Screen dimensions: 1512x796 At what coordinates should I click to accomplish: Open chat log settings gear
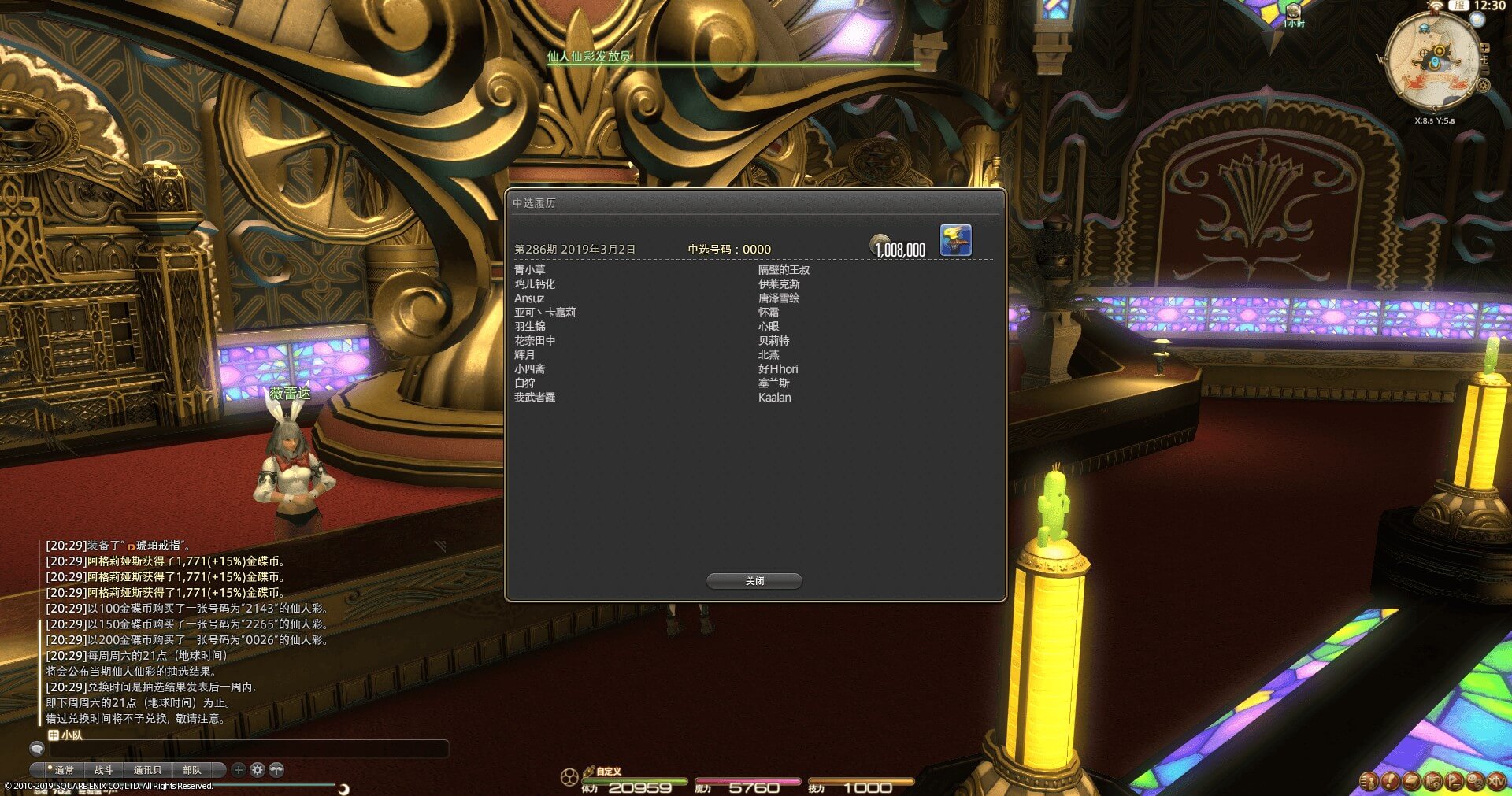[x=258, y=770]
